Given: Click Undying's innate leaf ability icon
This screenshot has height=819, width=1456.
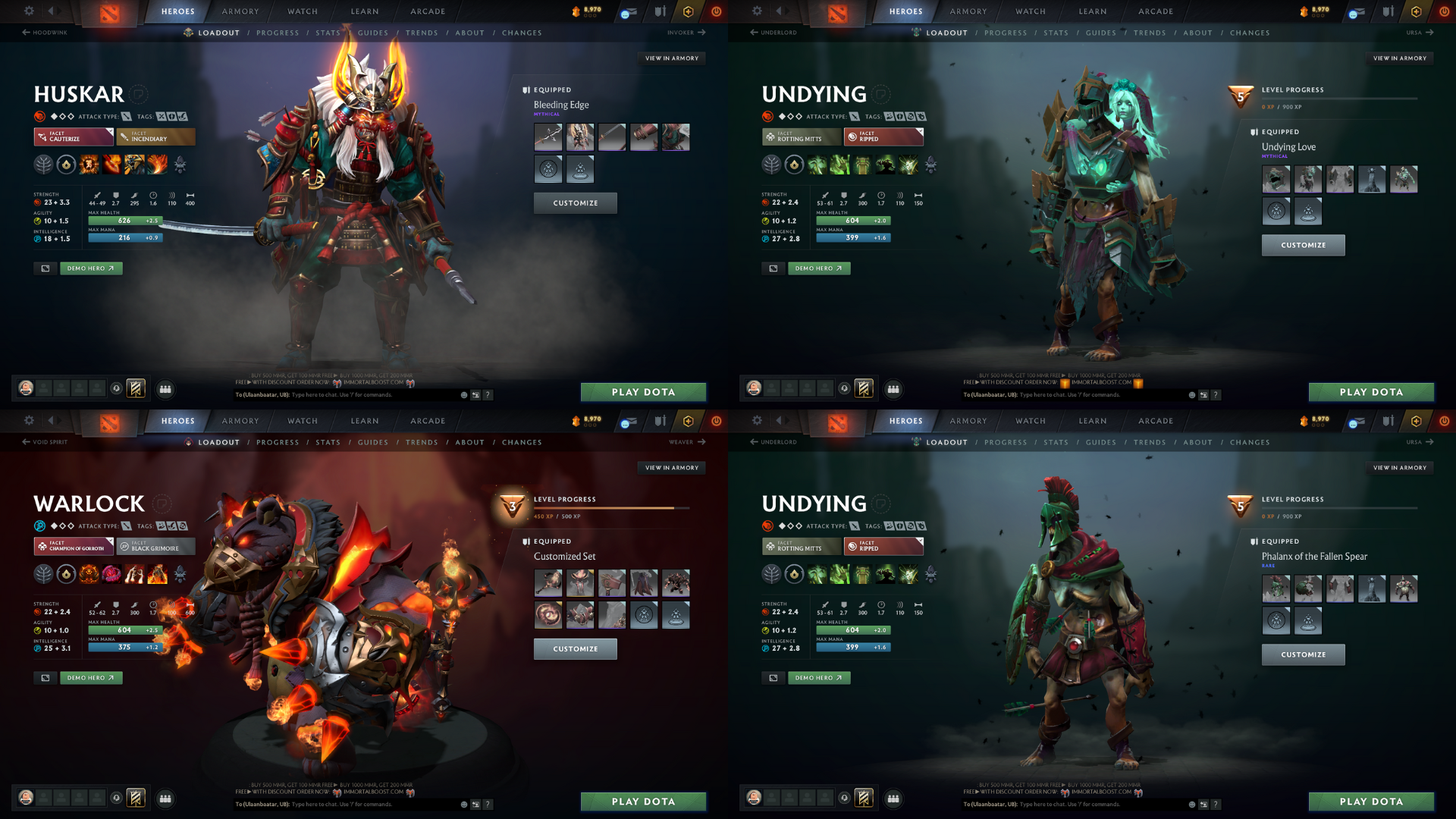Looking at the screenshot, I should (771, 165).
